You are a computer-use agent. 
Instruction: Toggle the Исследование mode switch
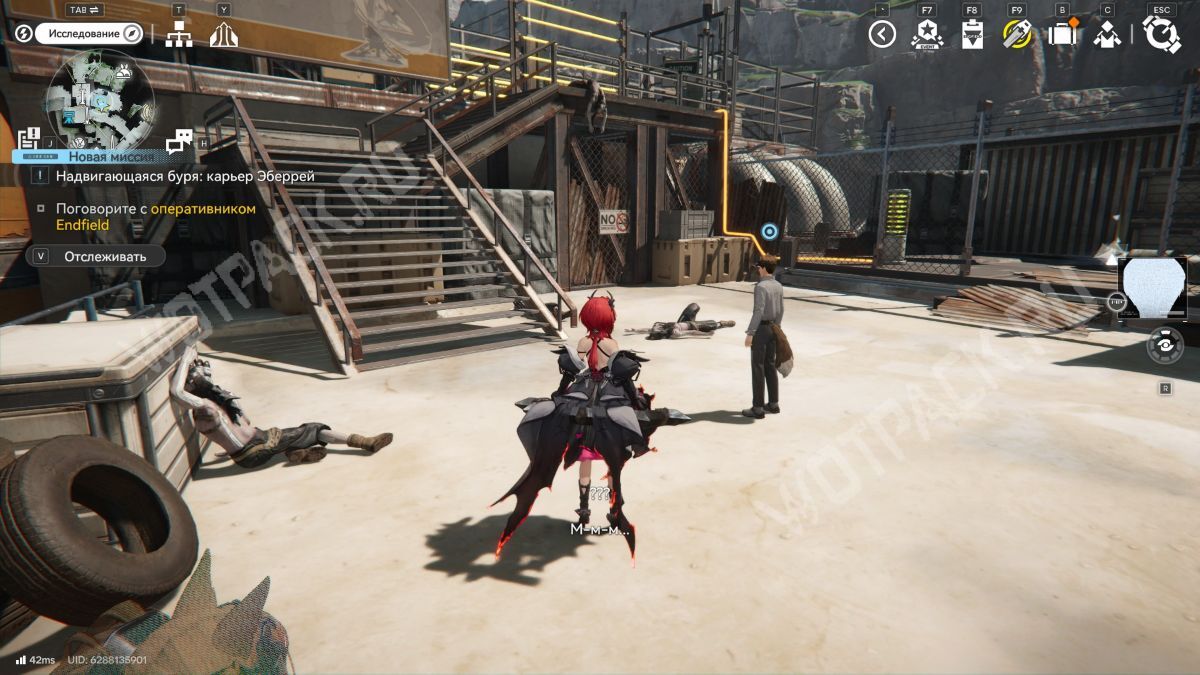(x=90, y=33)
